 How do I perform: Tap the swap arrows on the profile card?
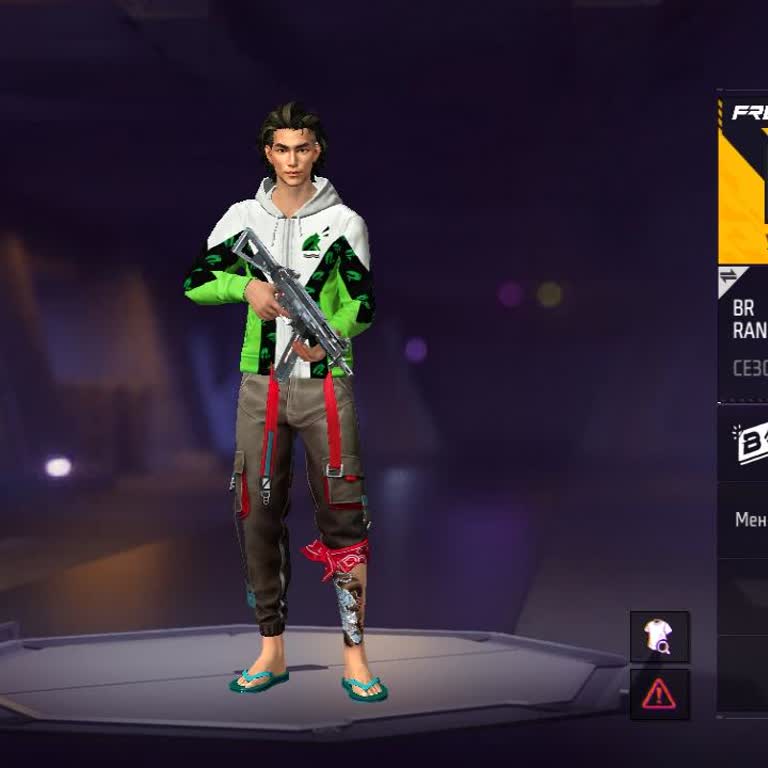pyautogui.click(x=729, y=277)
